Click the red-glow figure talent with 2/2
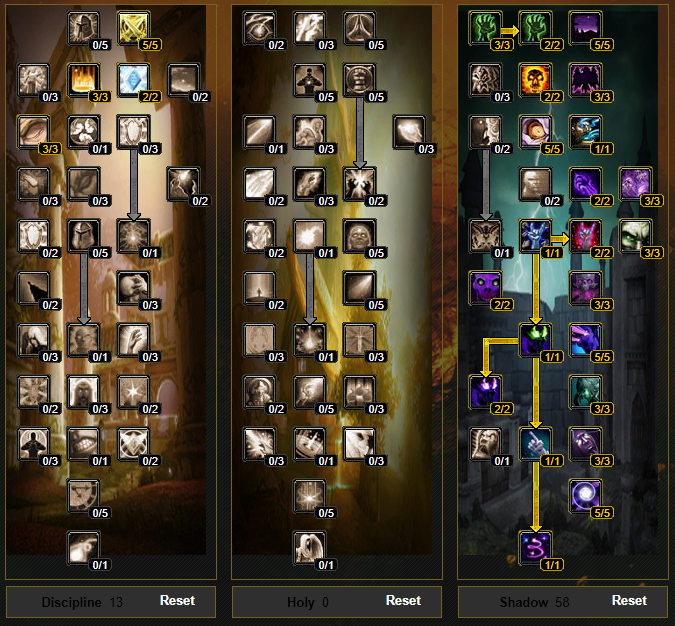 pyautogui.click(x=584, y=237)
